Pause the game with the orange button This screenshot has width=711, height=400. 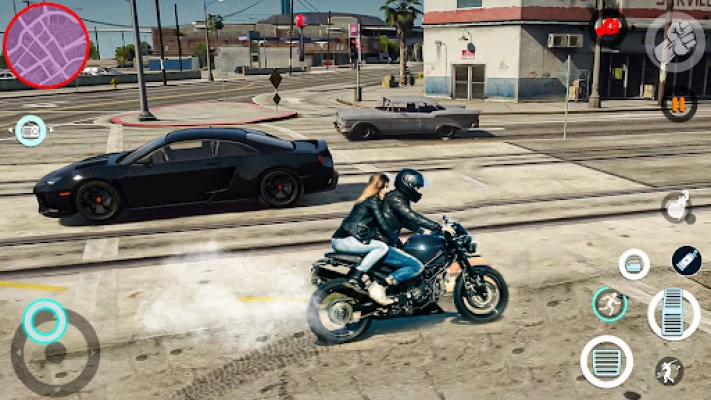coord(679,104)
